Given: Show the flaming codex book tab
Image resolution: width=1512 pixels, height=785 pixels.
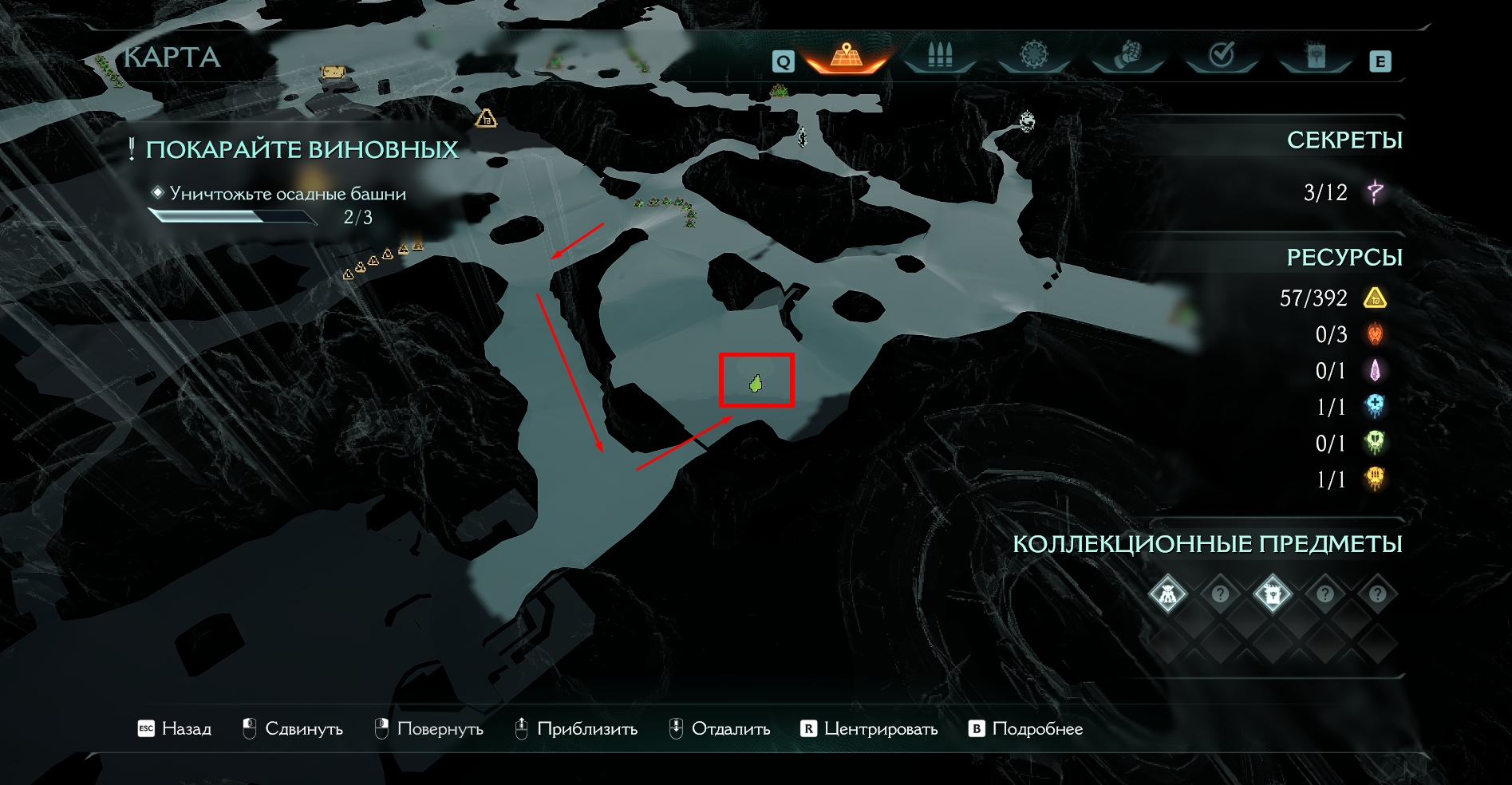Looking at the screenshot, I should [x=1314, y=56].
